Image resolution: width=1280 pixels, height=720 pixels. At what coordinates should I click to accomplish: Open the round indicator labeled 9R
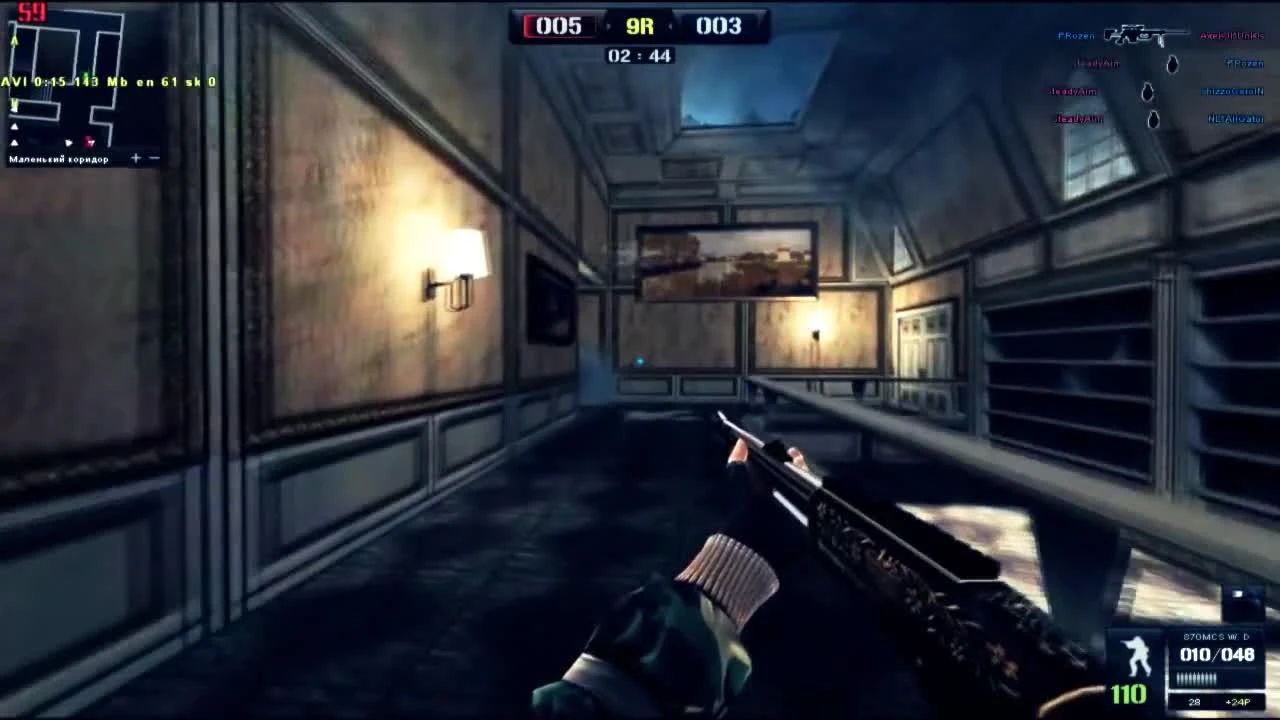click(638, 27)
